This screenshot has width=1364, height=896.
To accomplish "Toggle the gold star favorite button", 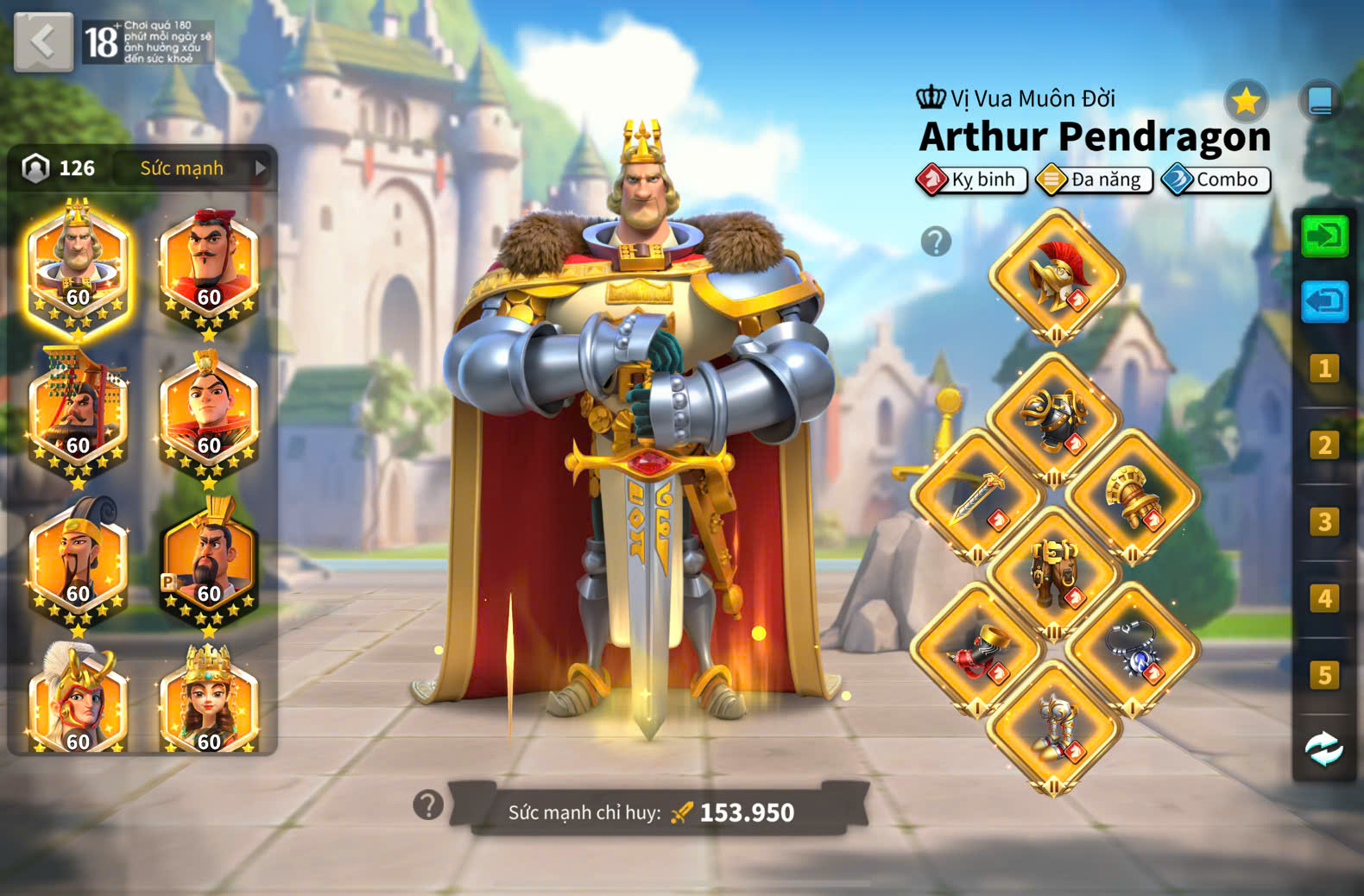I will pyautogui.click(x=1246, y=102).
